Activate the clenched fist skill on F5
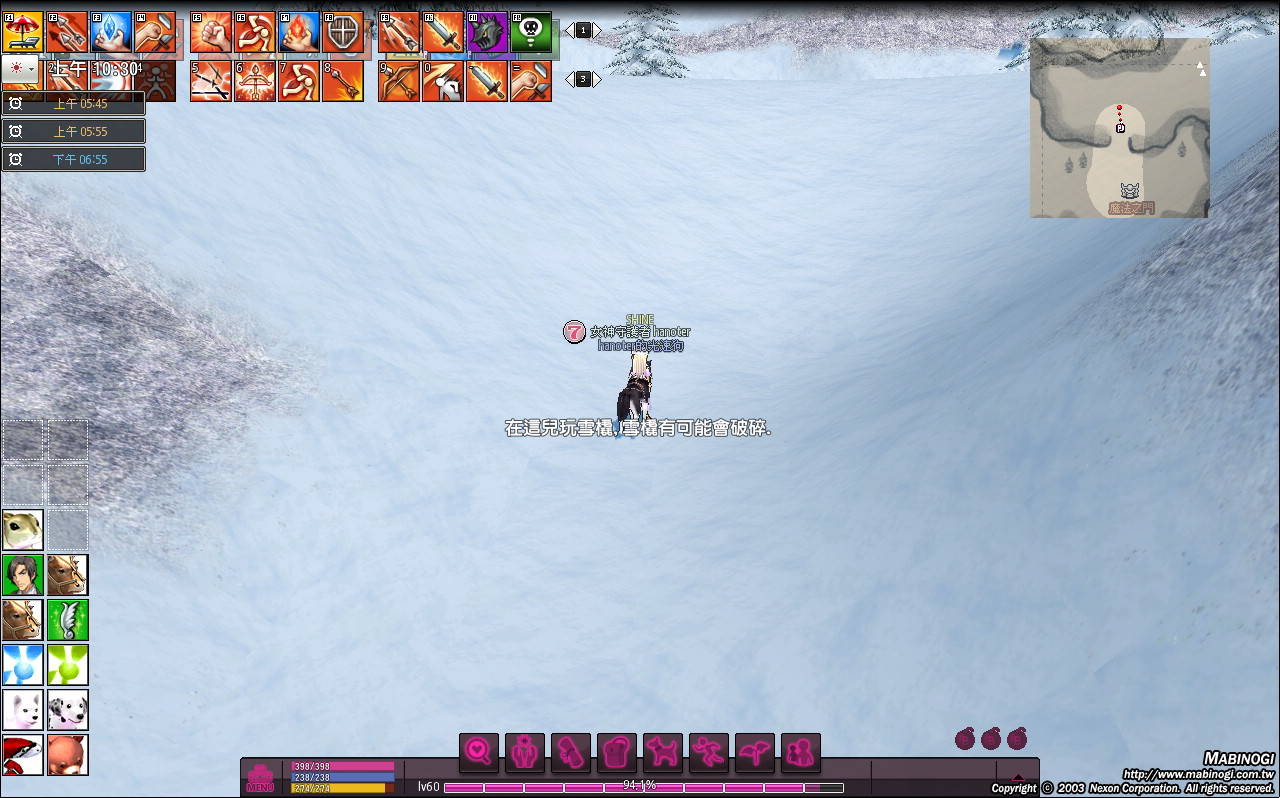Screen dimensions: 1280x798 (211, 32)
